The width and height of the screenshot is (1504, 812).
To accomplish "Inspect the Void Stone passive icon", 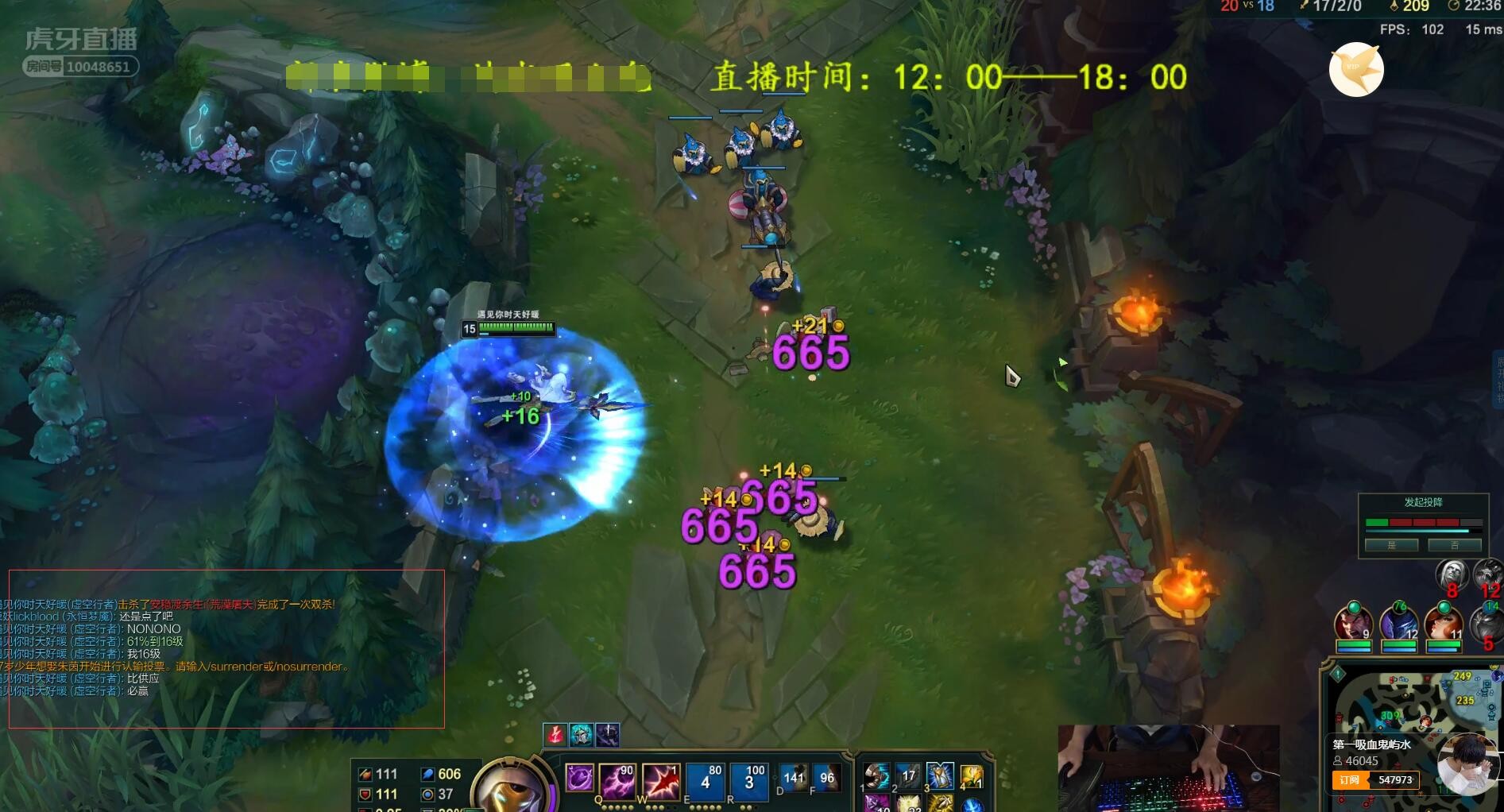I will (x=579, y=777).
